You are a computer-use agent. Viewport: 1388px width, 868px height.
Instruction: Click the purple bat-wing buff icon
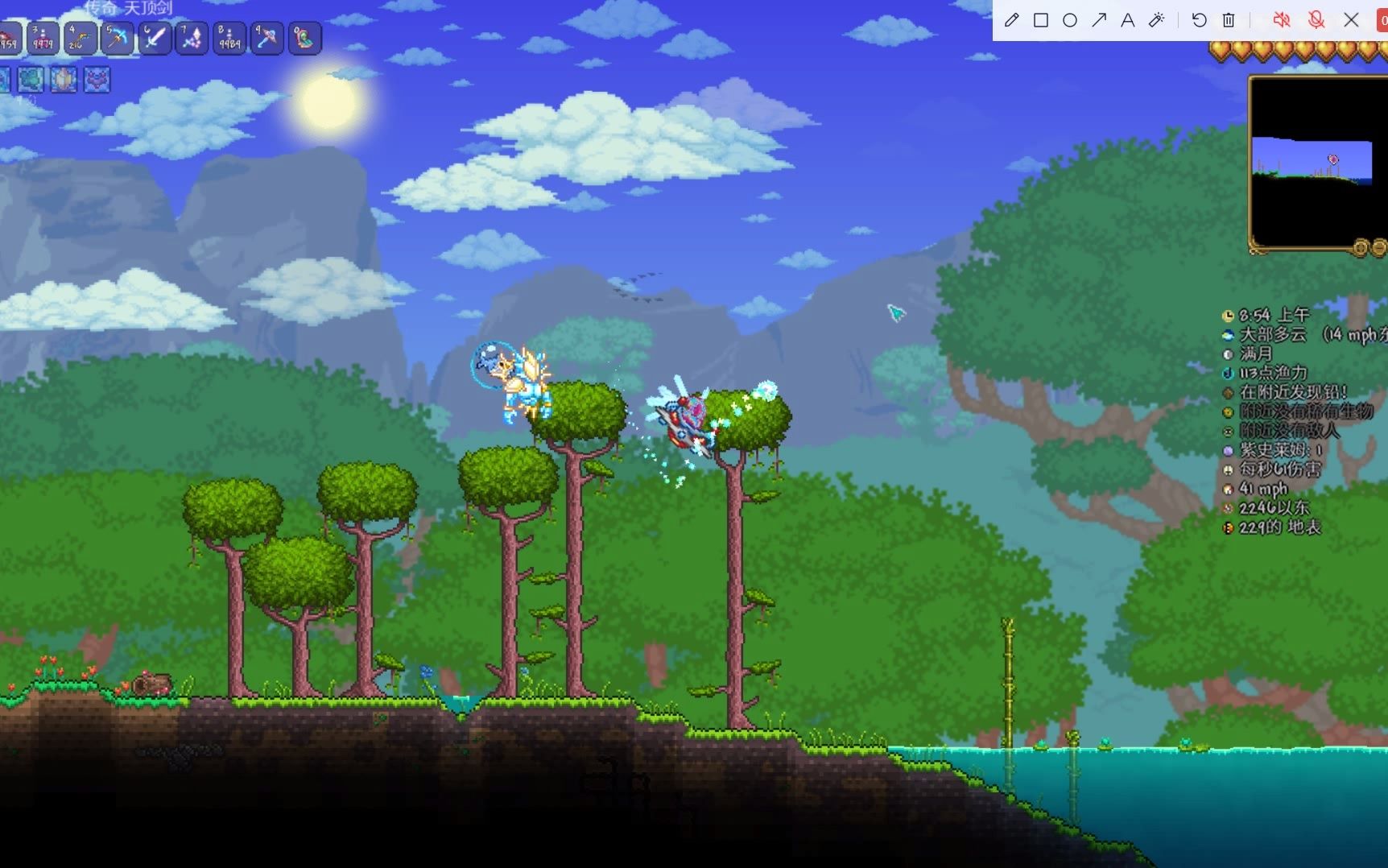[97, 80]
